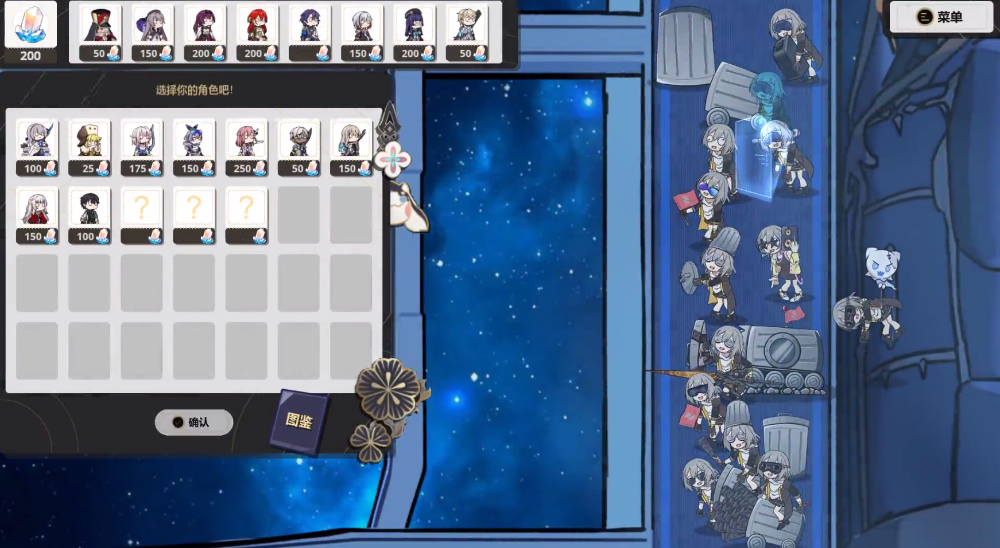Click the crystal currency icon

click(x=30, y=26)
